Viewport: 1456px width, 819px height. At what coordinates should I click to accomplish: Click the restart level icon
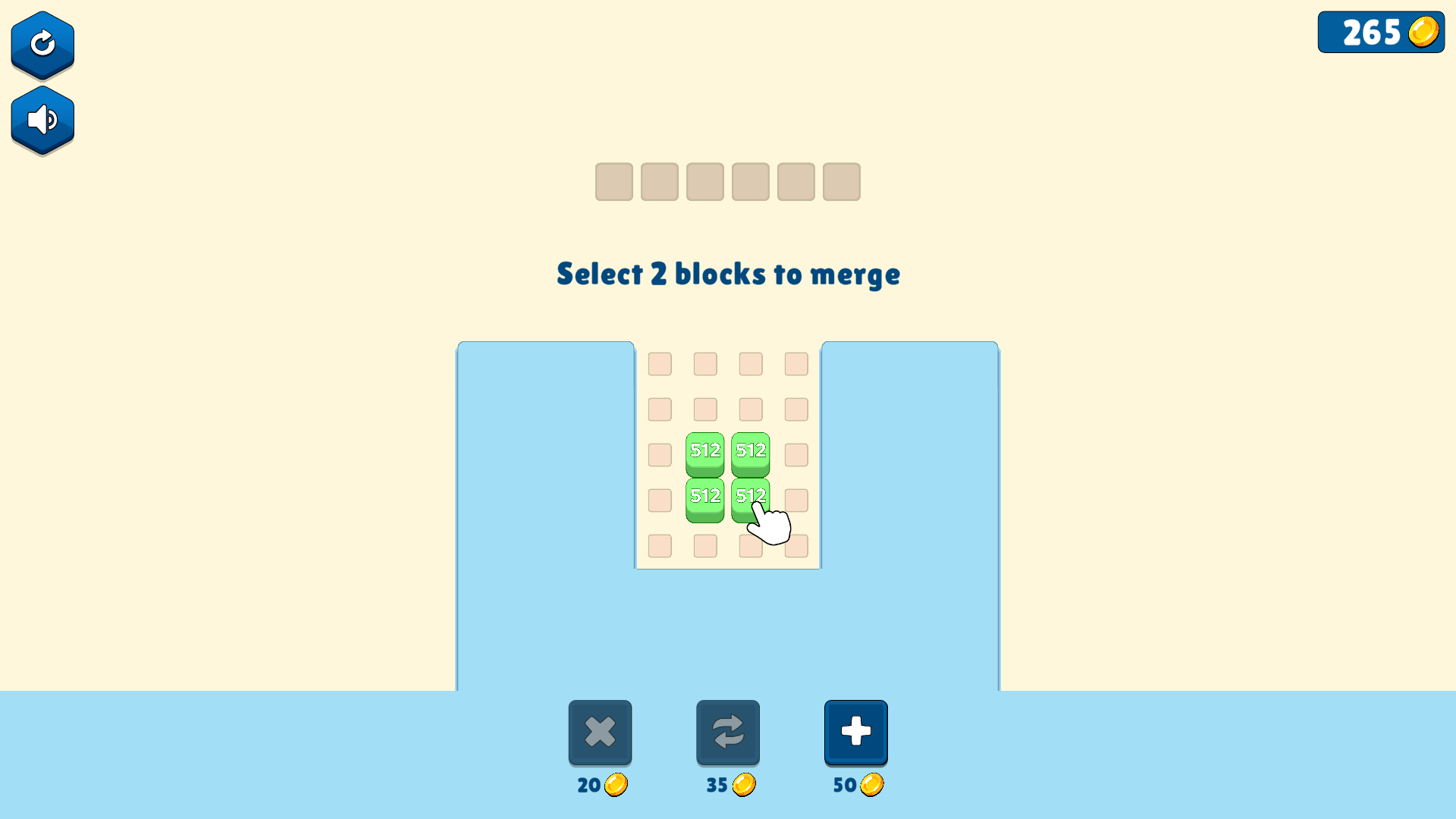pos(42,44)
